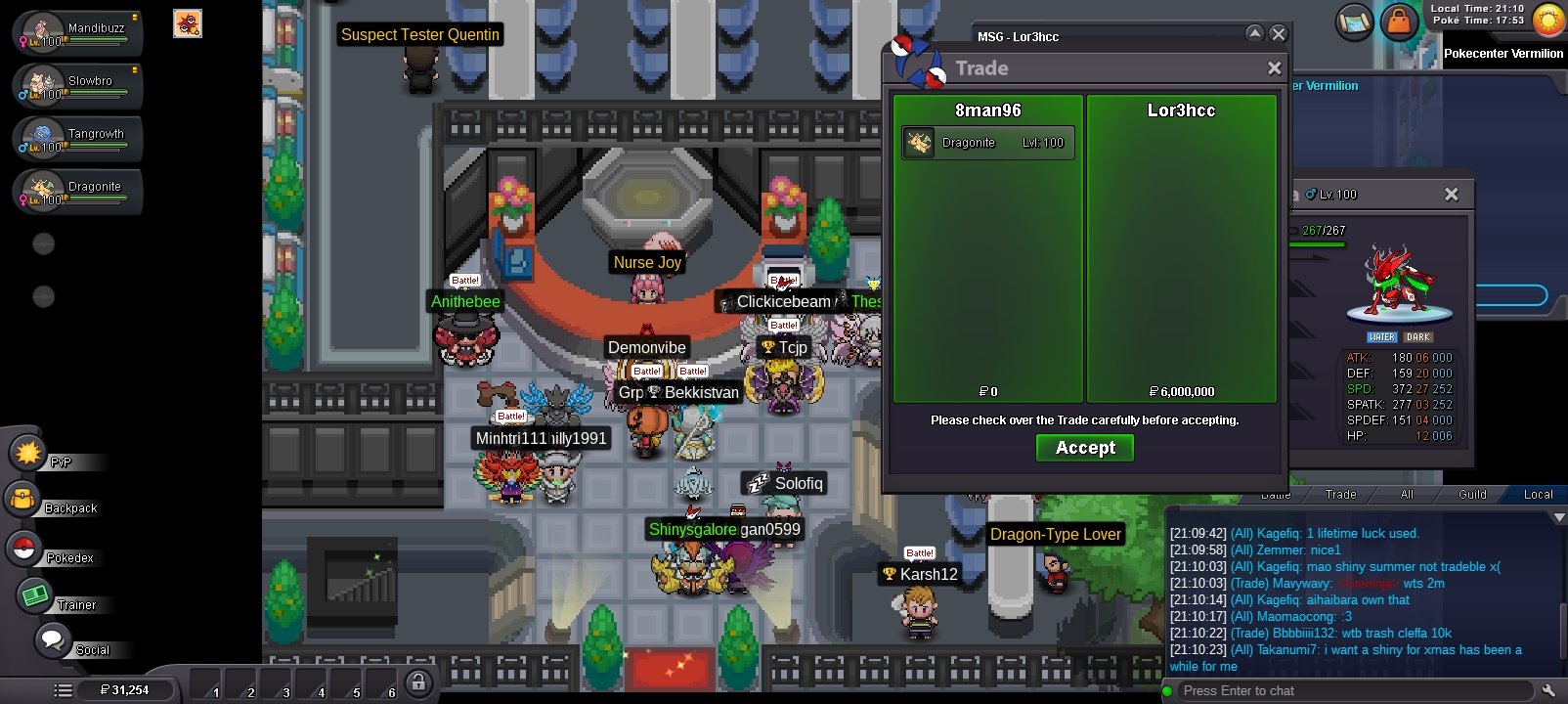This screenshot has height=704, width=1568.
Task: Select Tangrowth party slot
Action: (x=78, y=140)
